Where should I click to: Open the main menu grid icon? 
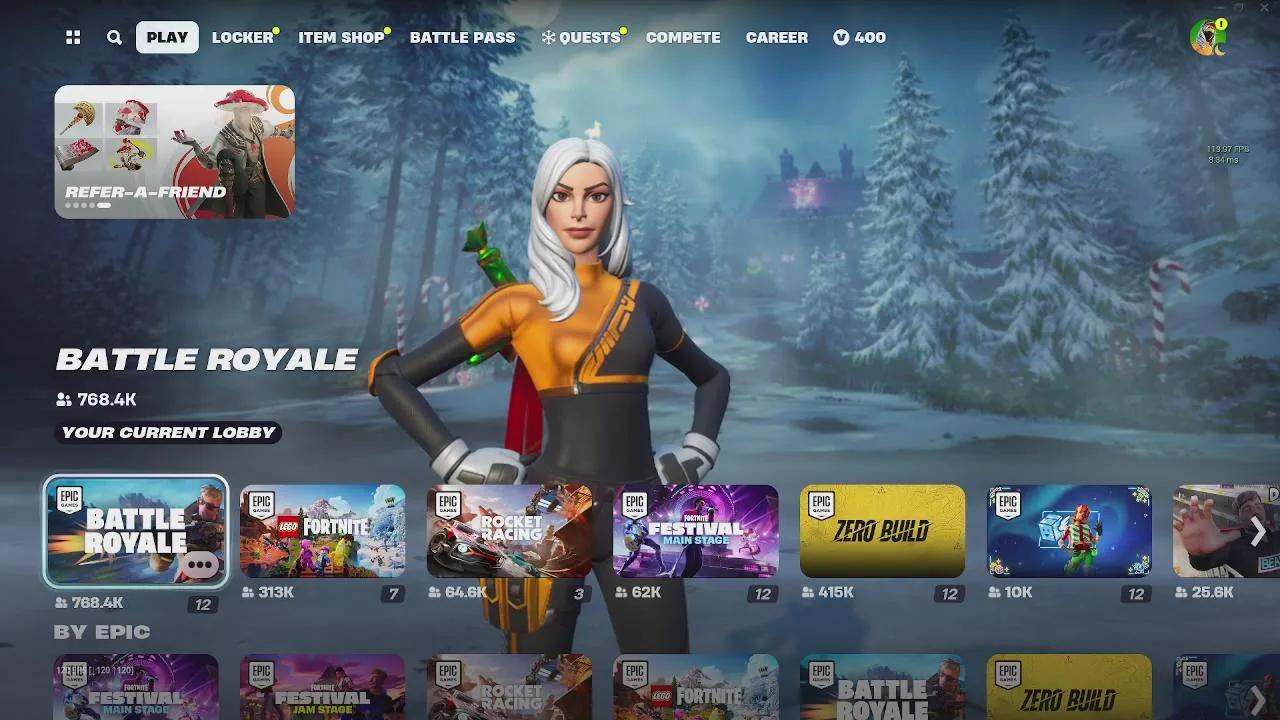(x=71, y=37)
